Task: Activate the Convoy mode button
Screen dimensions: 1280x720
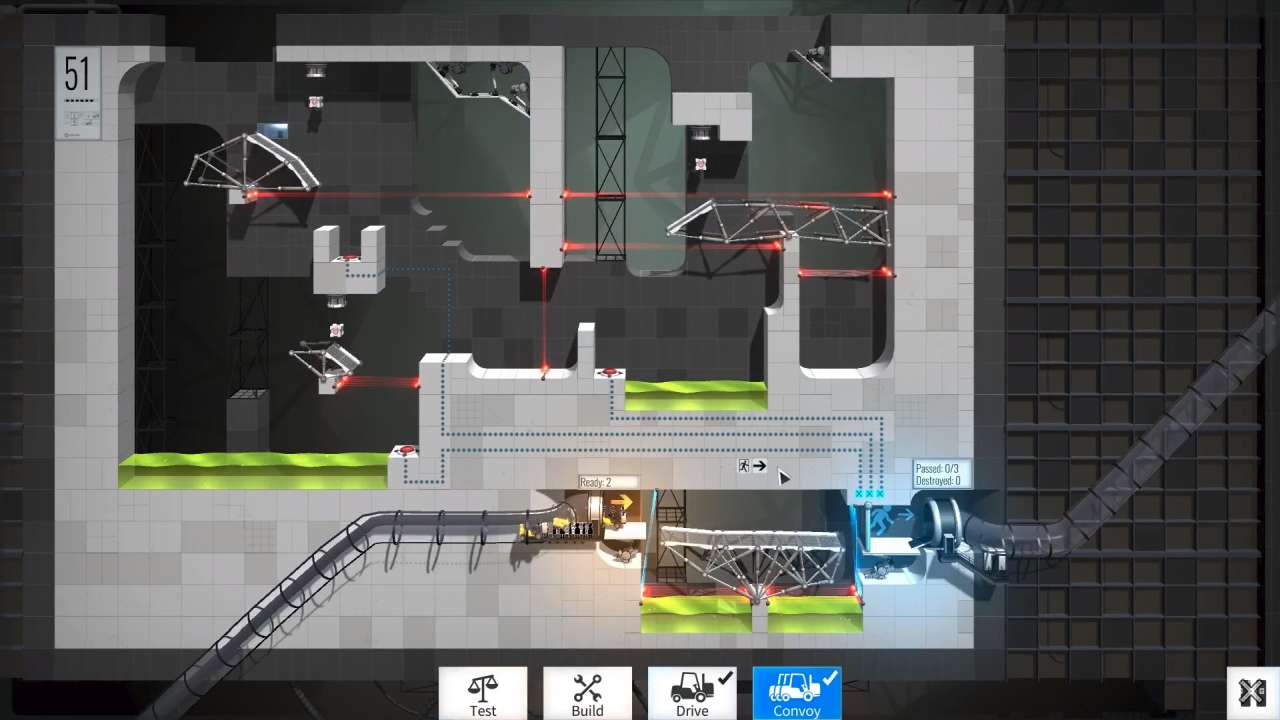Action: pyautogui.click(x=797, y=693)
